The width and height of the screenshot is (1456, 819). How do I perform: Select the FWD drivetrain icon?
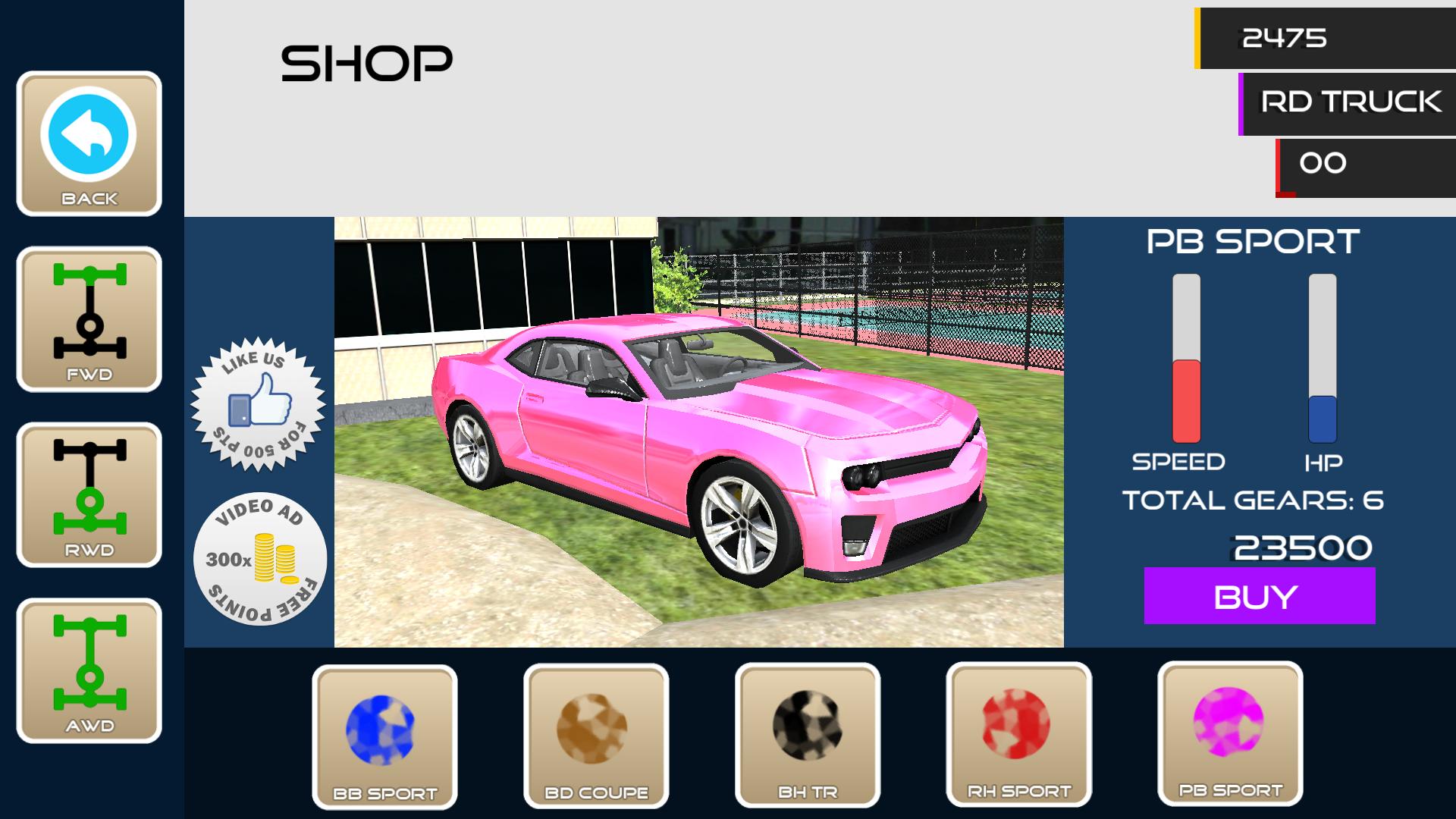coord(89,318)
